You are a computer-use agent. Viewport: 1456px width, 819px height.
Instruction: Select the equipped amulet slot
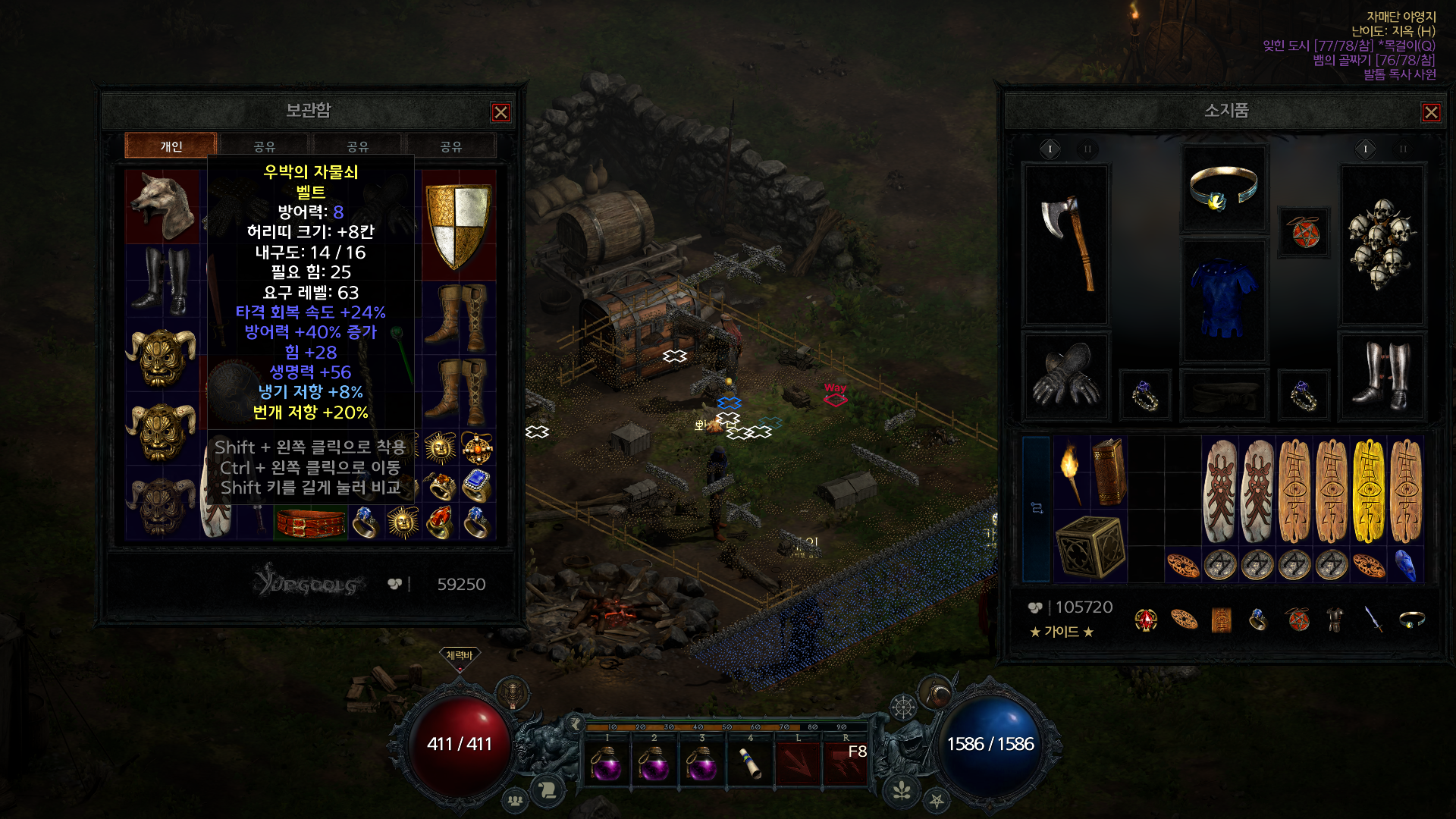(x=1304, y=232)
